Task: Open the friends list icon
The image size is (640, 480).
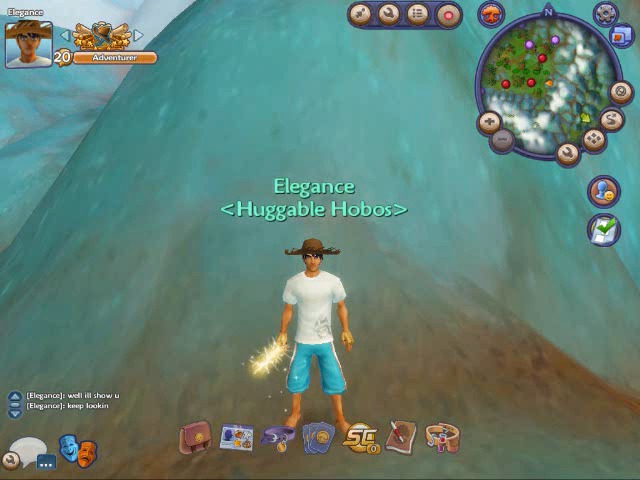Action: click(x=602, y=190)
